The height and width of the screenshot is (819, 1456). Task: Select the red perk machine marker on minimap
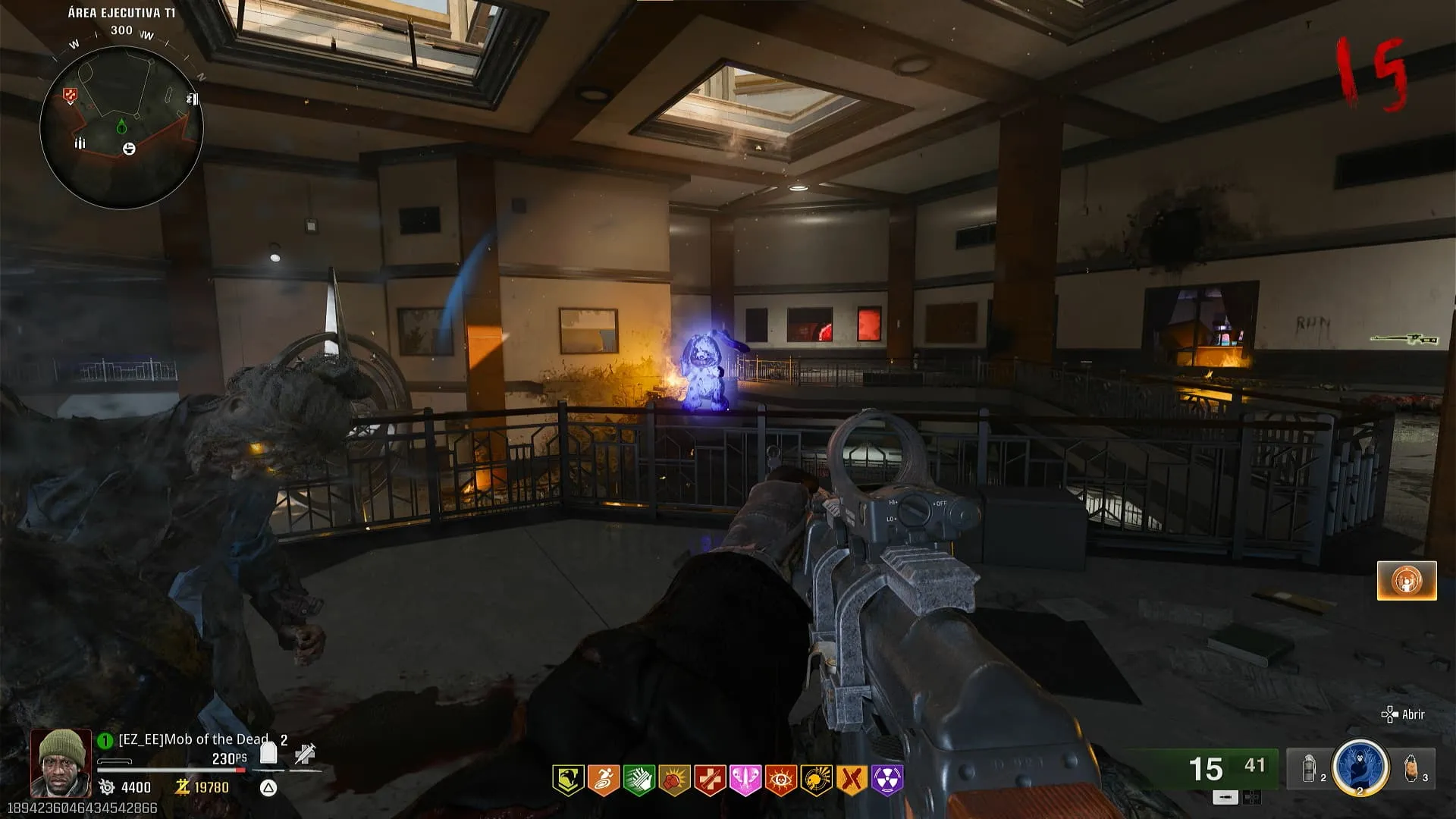tap(70, 96)
